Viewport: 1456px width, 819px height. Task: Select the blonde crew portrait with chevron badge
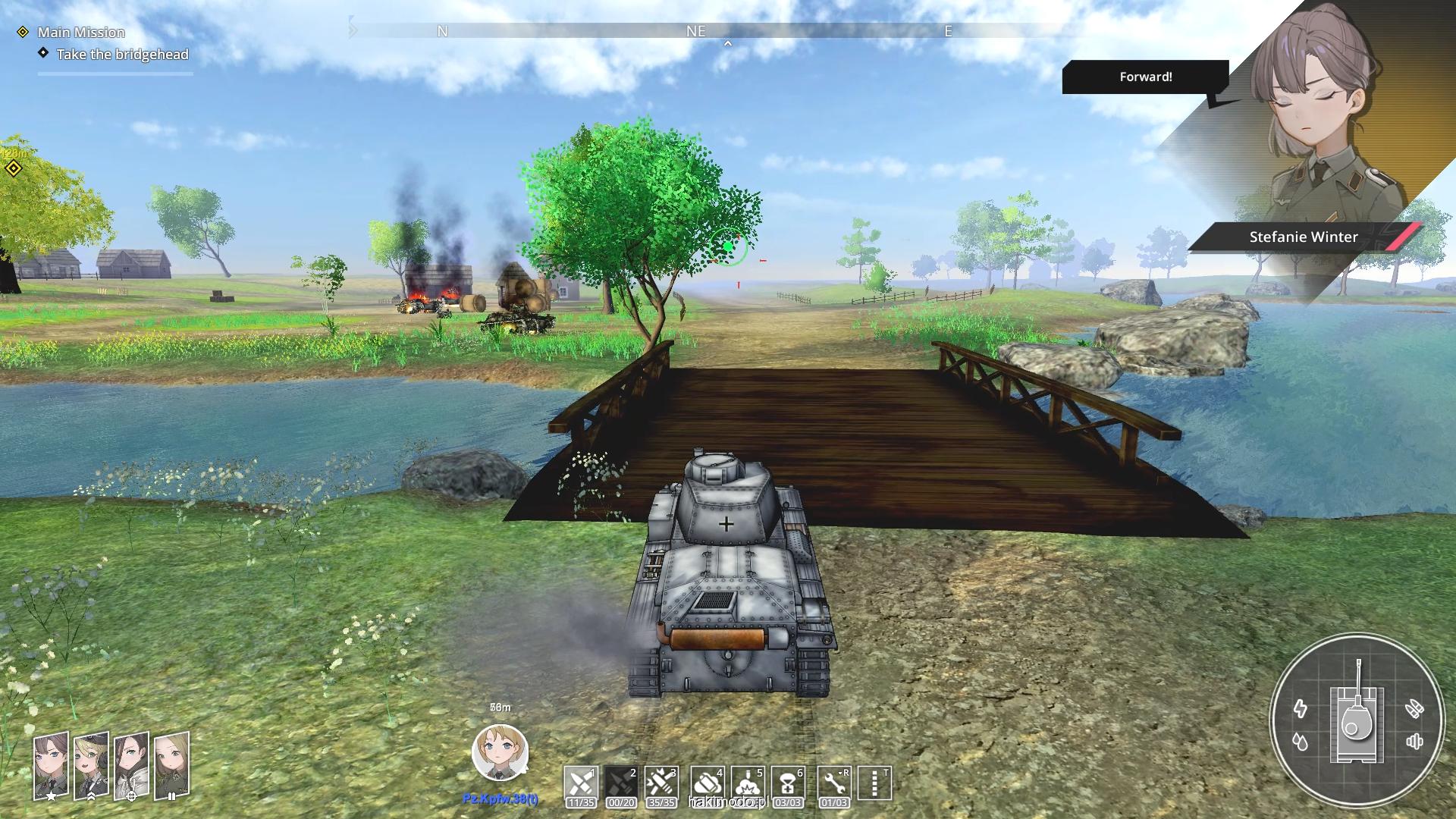pos(91,766)
